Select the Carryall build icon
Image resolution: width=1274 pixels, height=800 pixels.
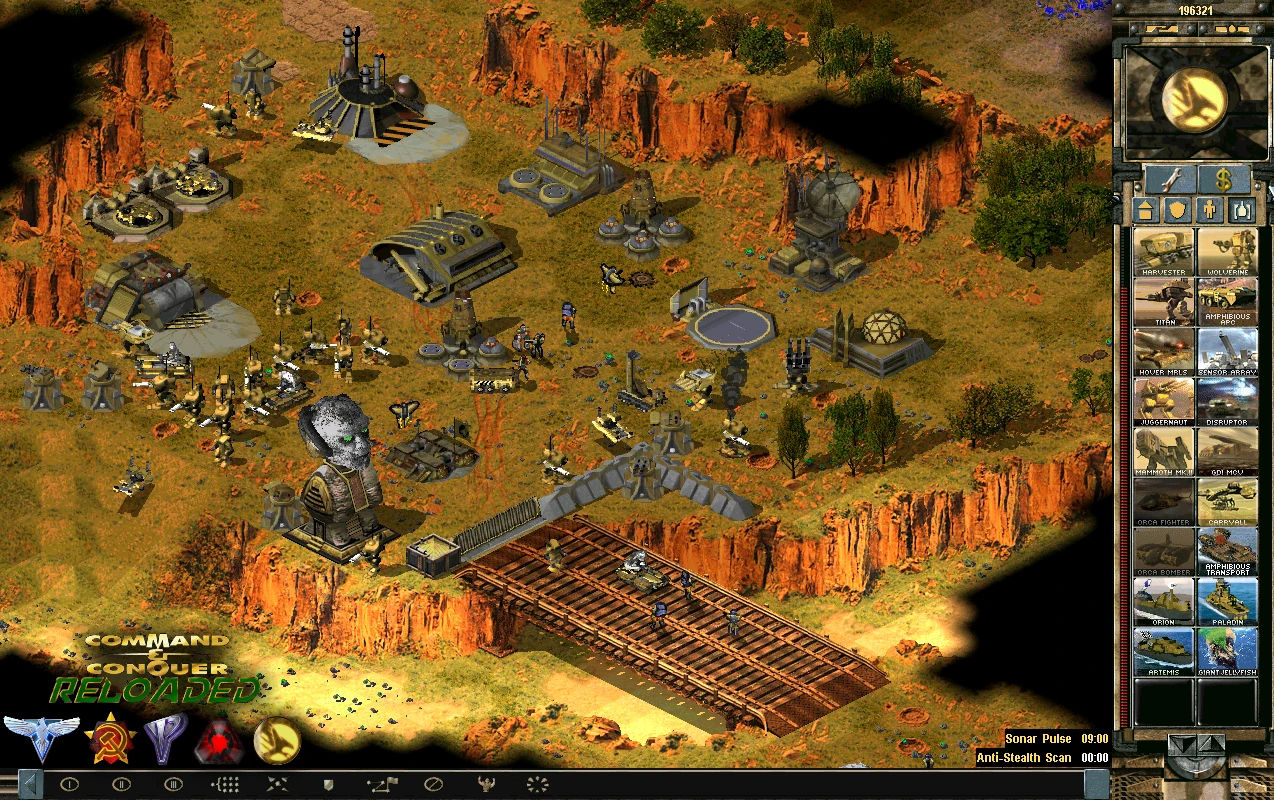(1227, 502)
